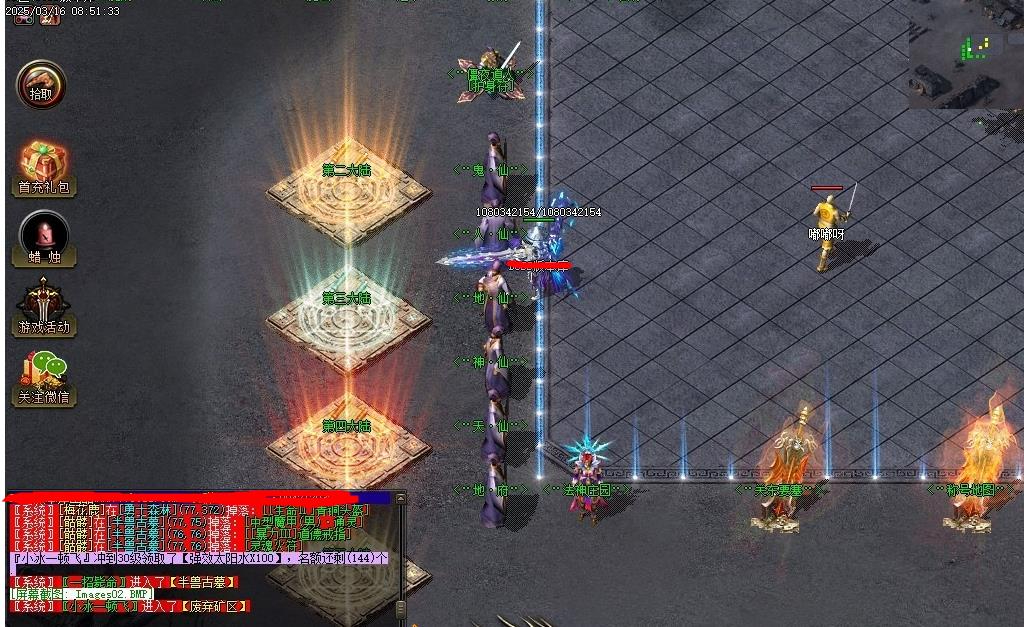Open the minimap in the corner
This screenshot has width=1024, height=627.
tap(965, 55)
